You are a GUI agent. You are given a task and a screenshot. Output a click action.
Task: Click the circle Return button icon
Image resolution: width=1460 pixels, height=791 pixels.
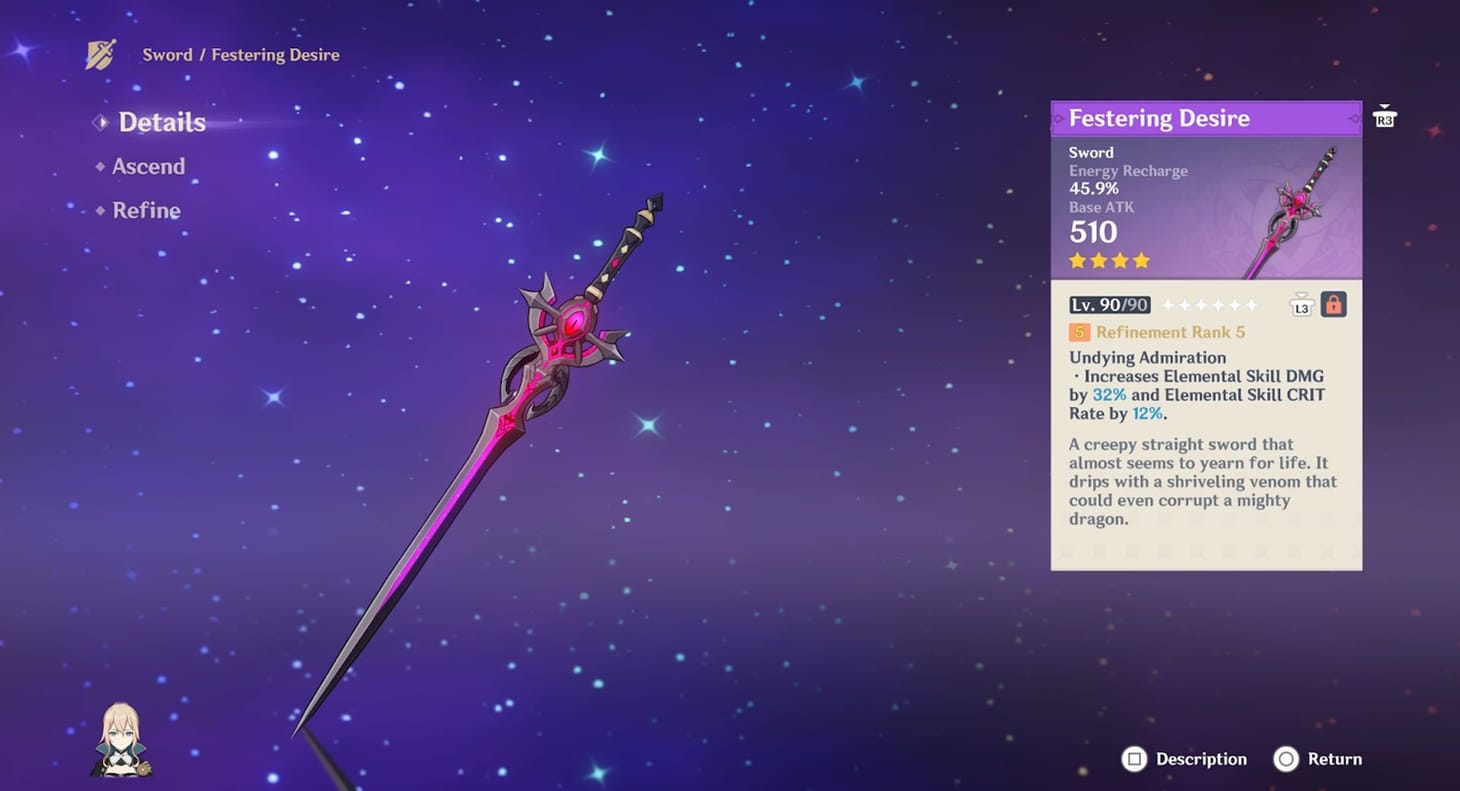[x=1288, y=759]
